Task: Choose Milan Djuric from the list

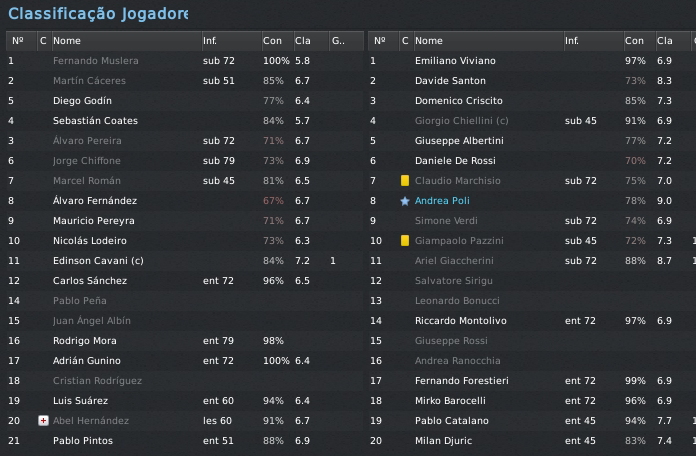Action: click(x=444, y=441)
